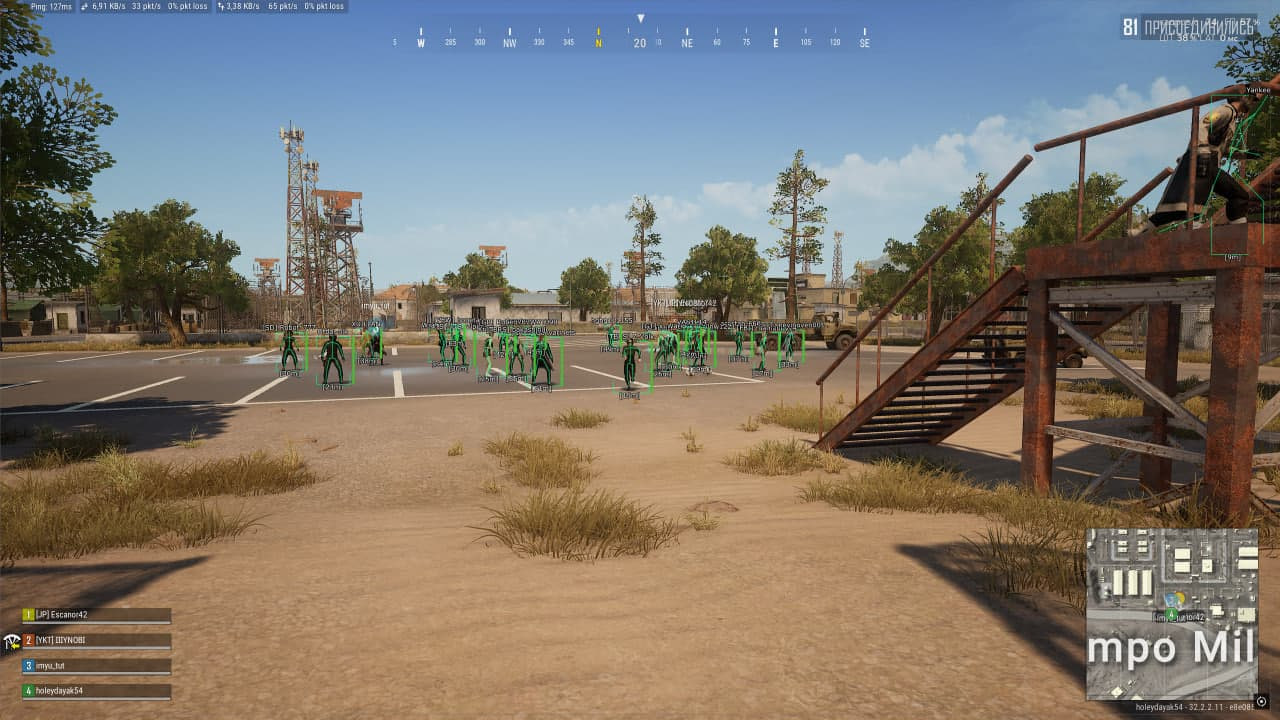This screenshot has height=720, width=1280.
Task: Select teammate 1 Escanor42 in squad list
Action: 96,615
